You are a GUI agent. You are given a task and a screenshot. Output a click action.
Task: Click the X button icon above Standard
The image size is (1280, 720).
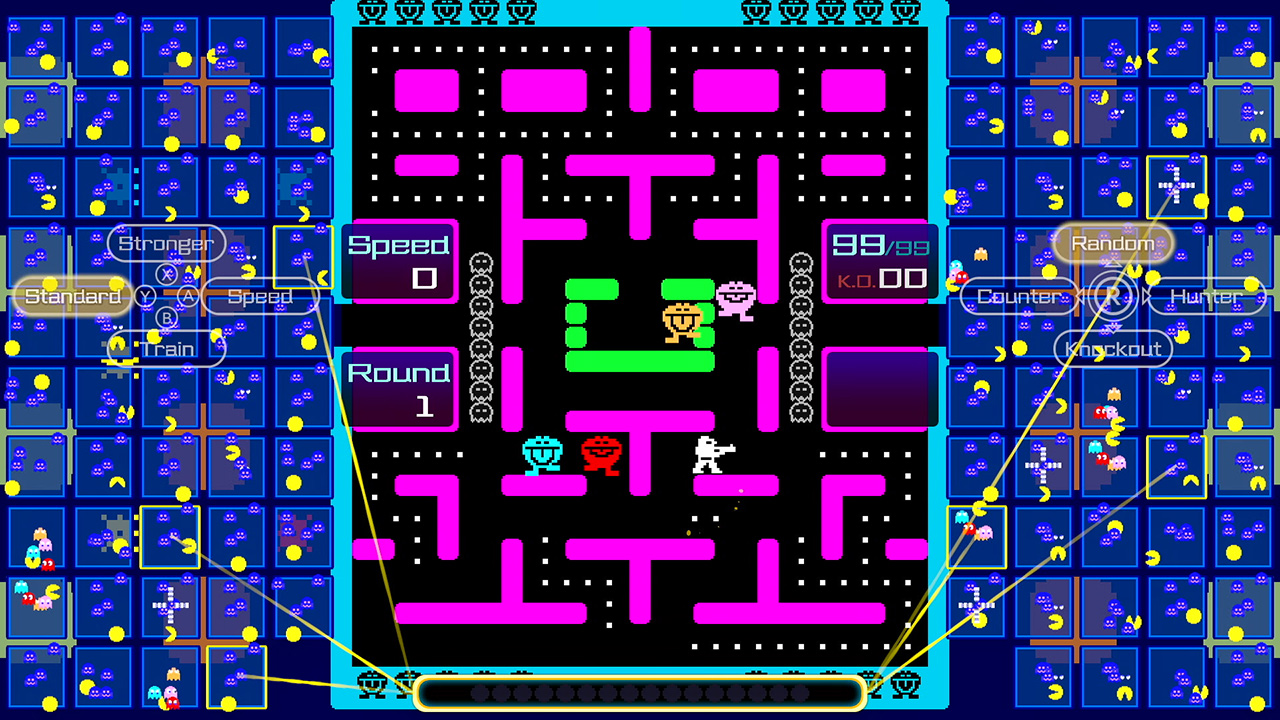165,272
